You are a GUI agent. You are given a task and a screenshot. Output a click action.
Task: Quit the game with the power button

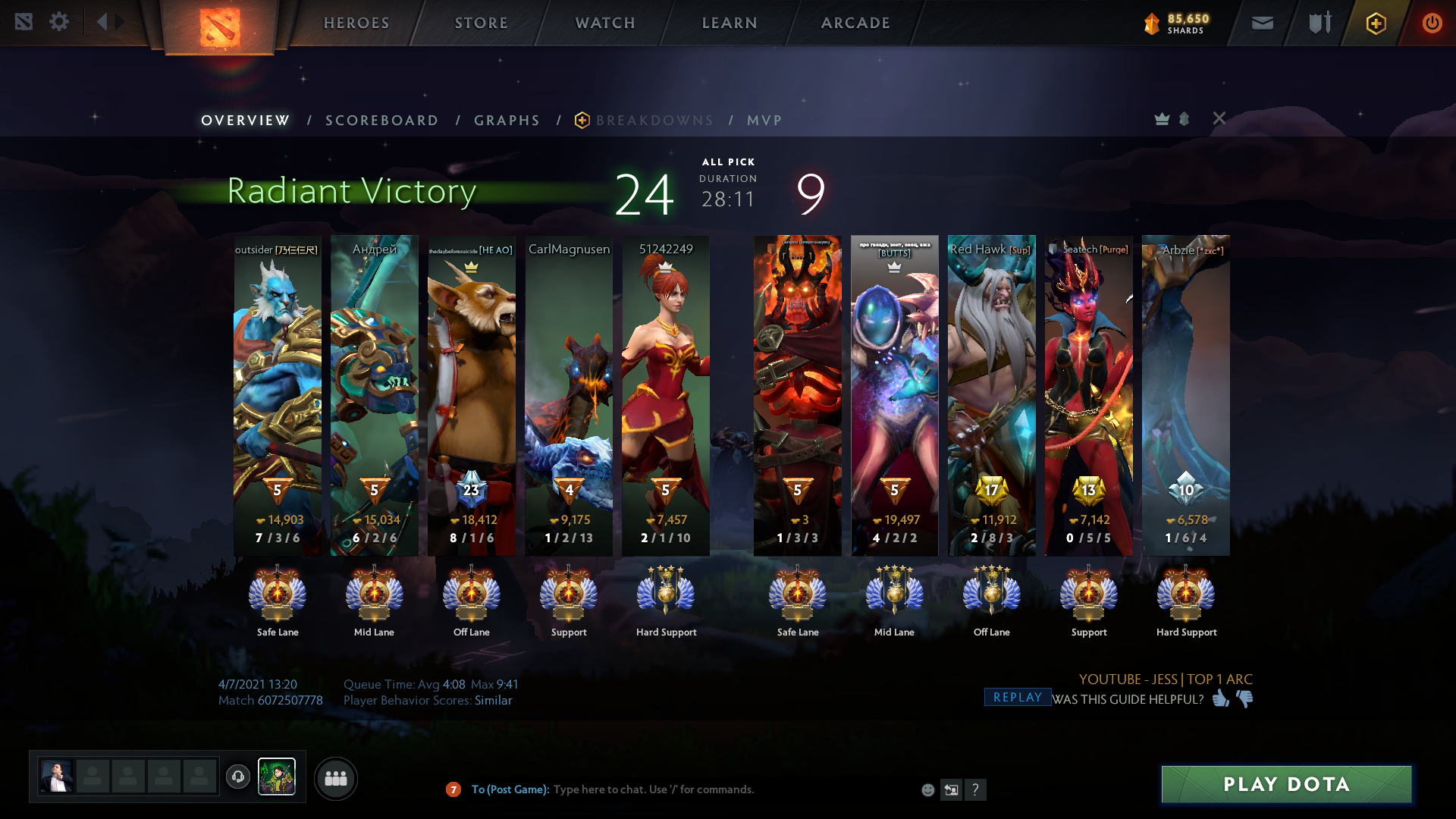point(1432,23)
